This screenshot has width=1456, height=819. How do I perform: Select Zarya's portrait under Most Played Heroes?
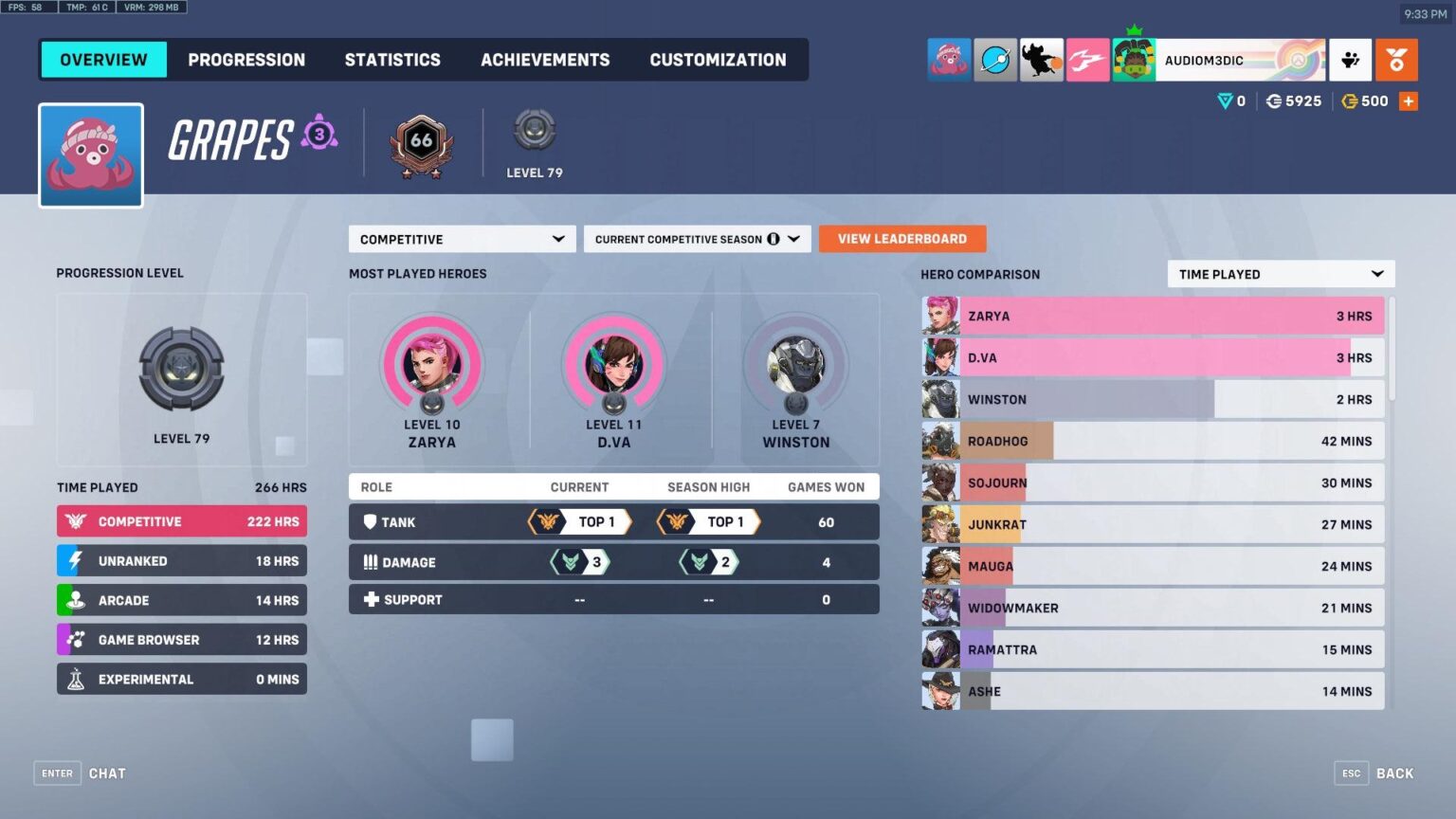point(431,366)
